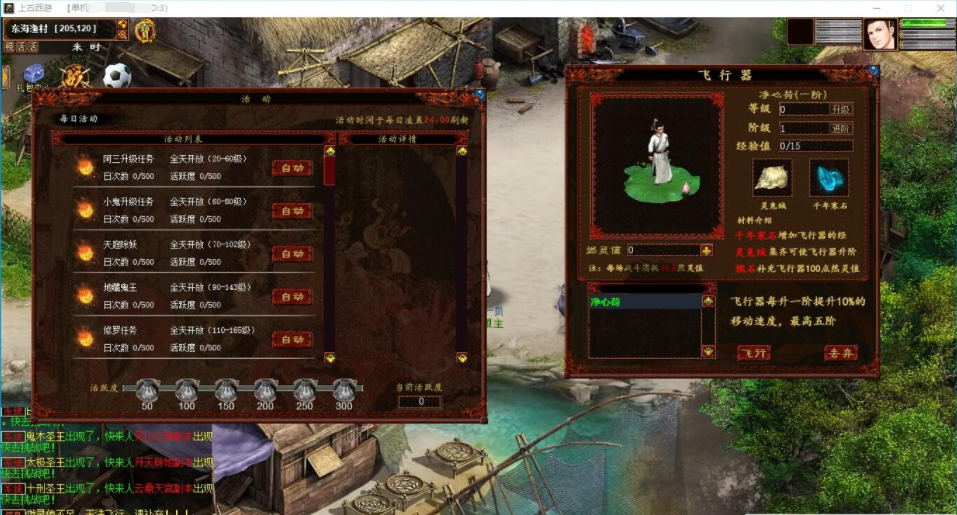Open the 宝 treasure icon

tap(144, 31)
